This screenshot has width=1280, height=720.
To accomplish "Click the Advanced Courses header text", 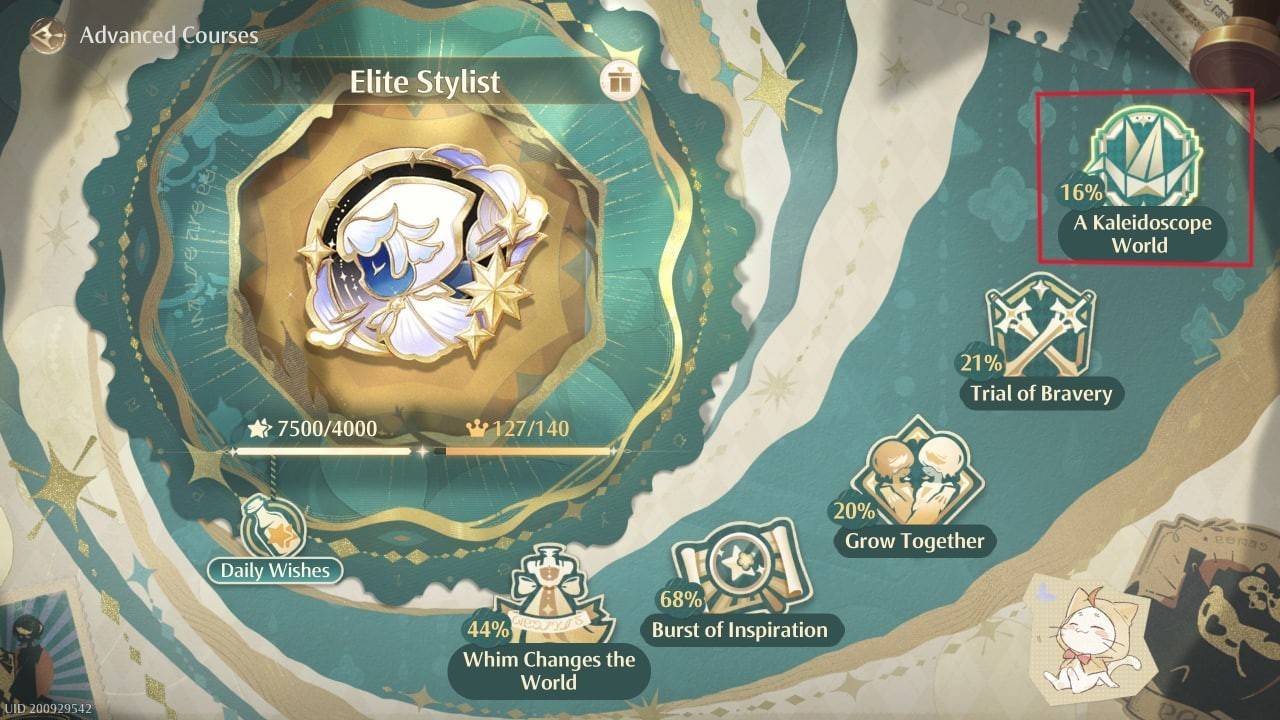I will pyautogui.click(x=167, y=35).
